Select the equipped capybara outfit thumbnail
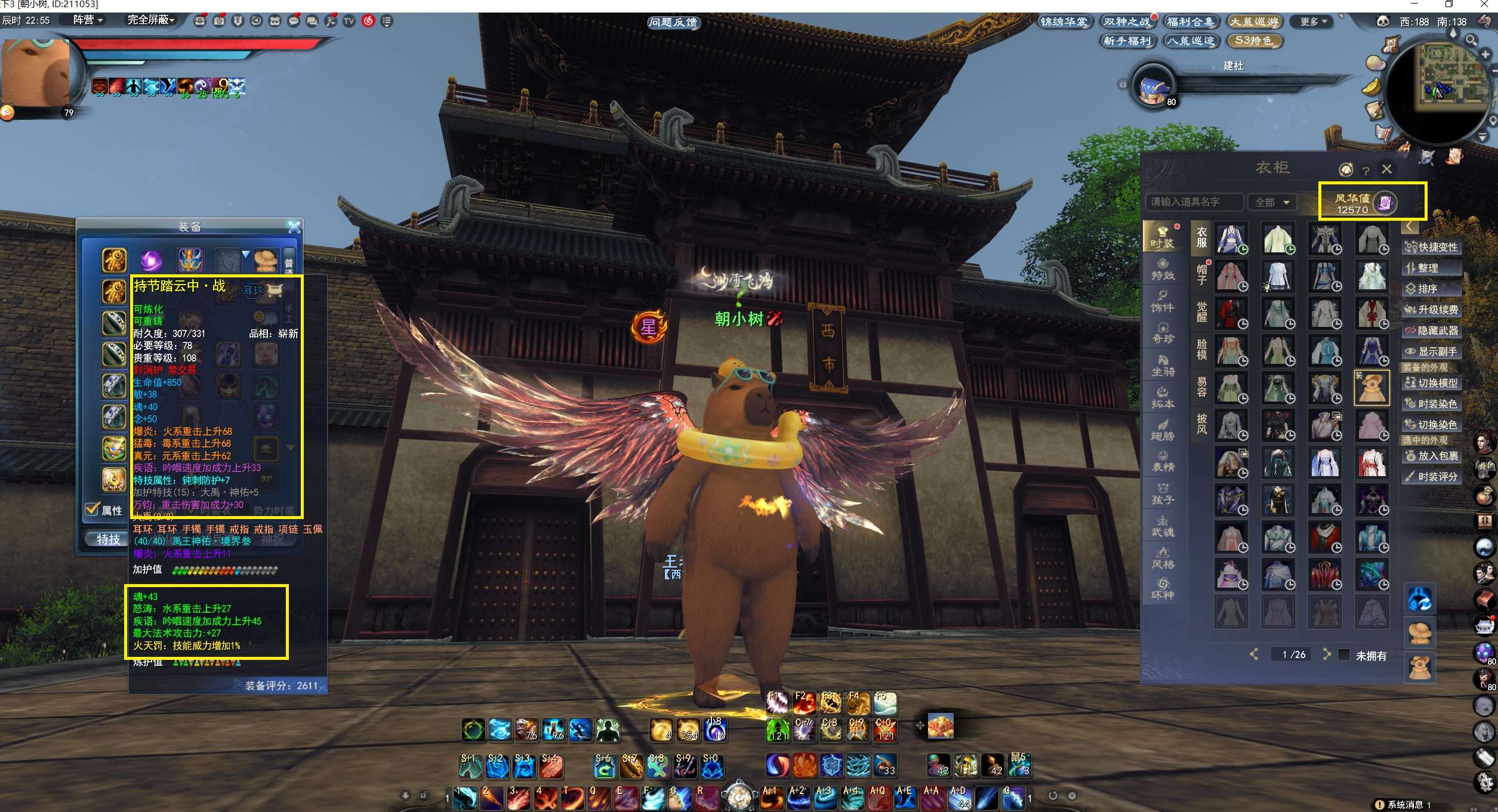1498x812 pixels. pos(1371,388)
